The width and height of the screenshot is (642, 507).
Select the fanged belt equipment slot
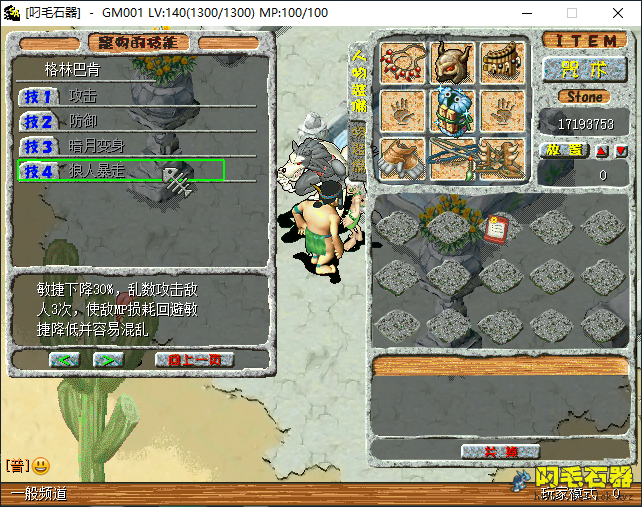click(502, 62)
